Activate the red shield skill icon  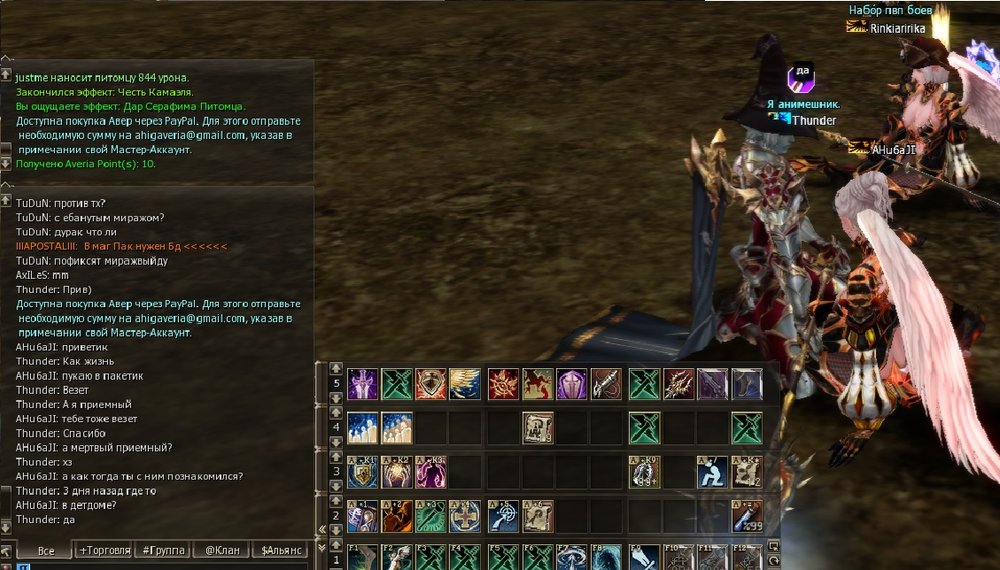pos(430,384)
